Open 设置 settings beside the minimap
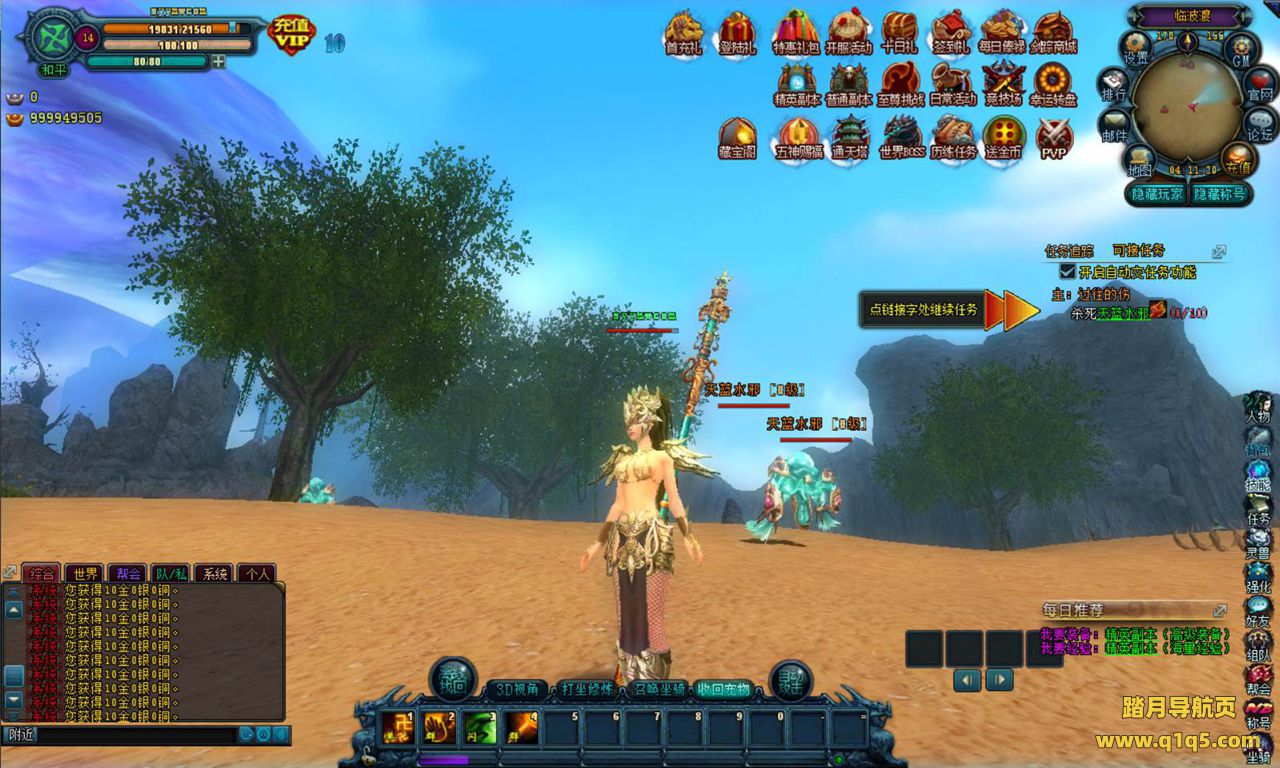This screenshot has width=1280, height=768. pos(1136,46)
